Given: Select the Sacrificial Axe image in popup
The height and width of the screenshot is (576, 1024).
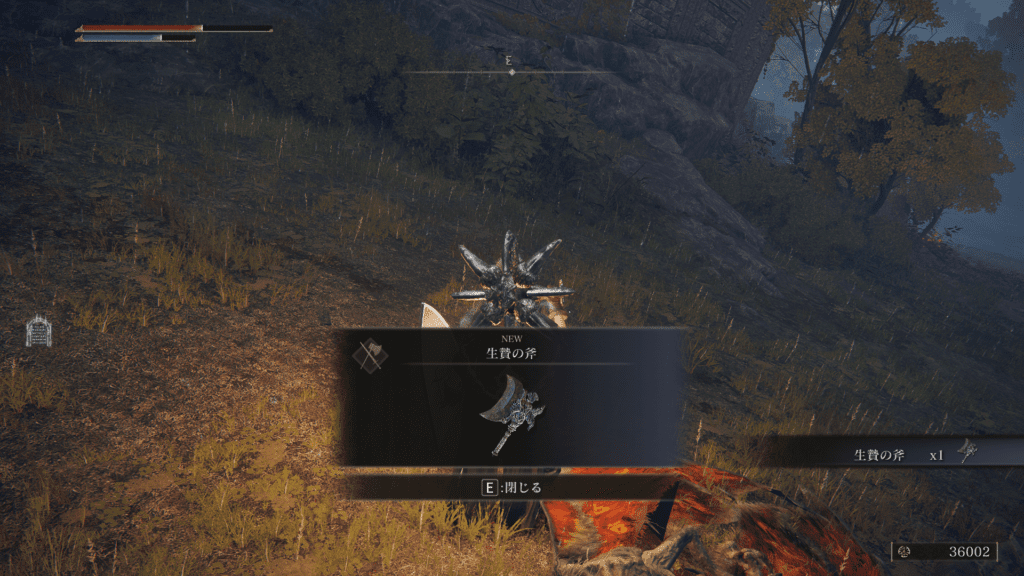Looking at the screenshot, I should click(511, 414).
